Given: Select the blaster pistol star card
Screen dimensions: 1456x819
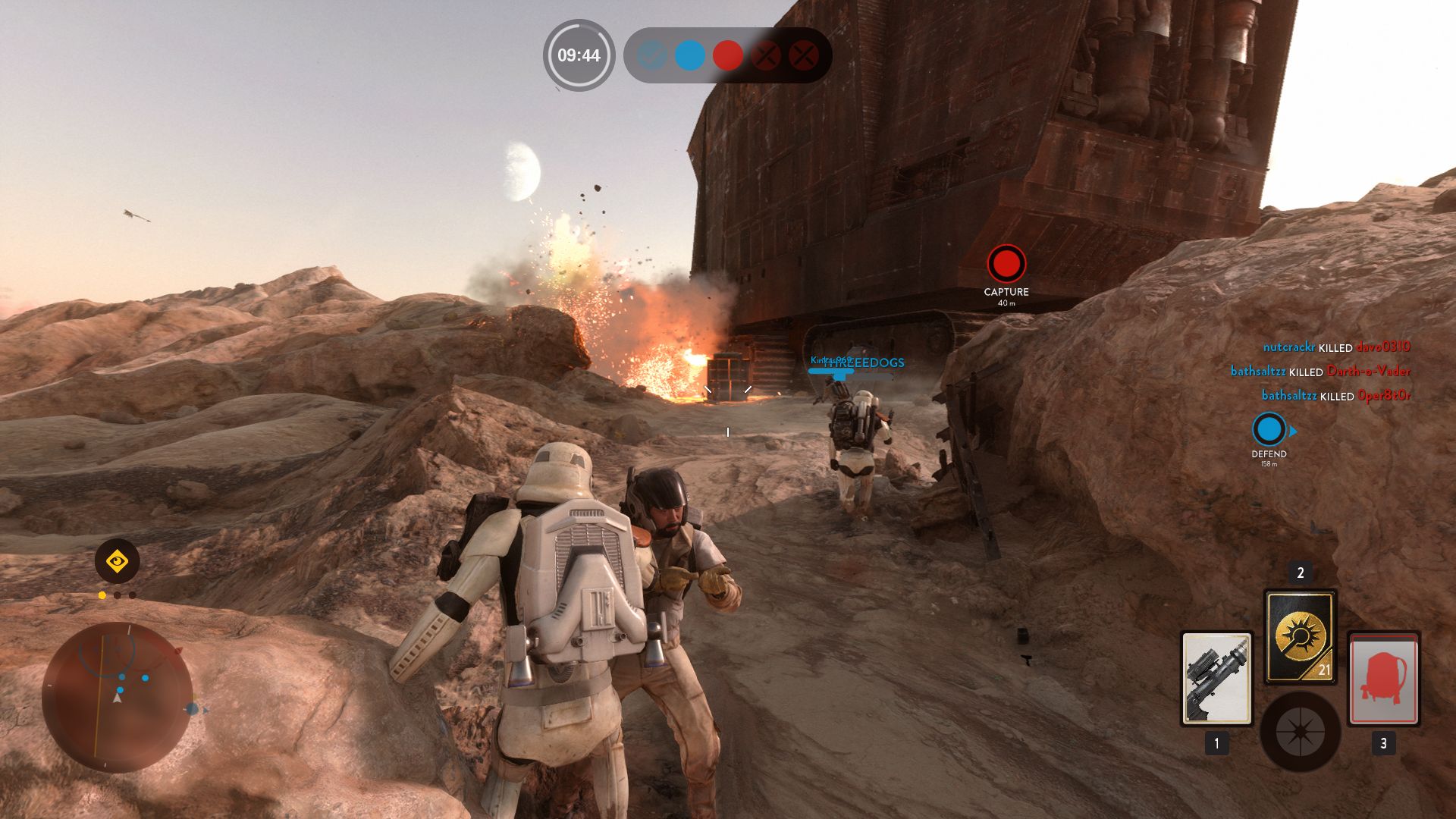Looking at the screenshot, I should coord(1216,679).
